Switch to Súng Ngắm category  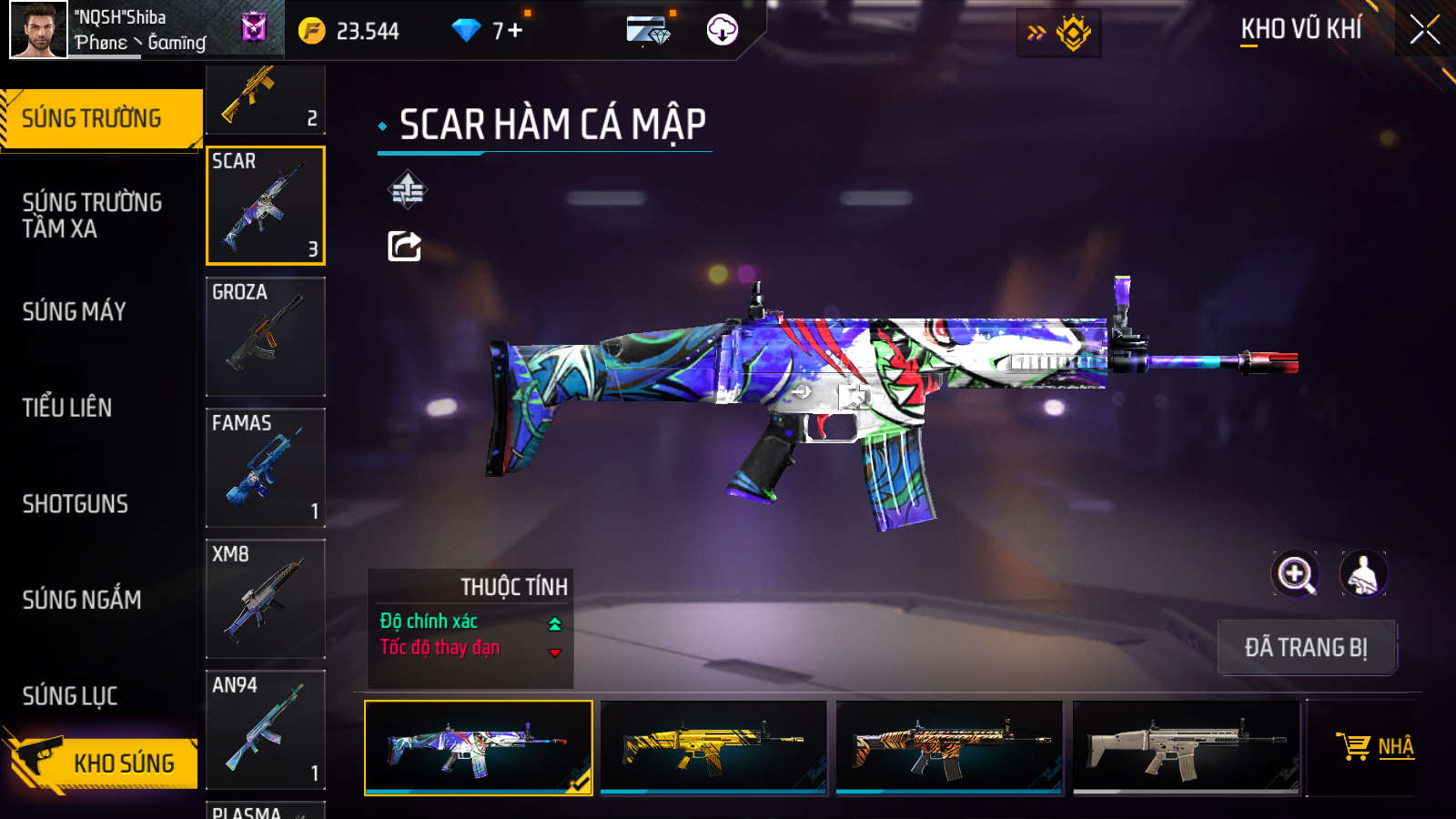[82, 600]
